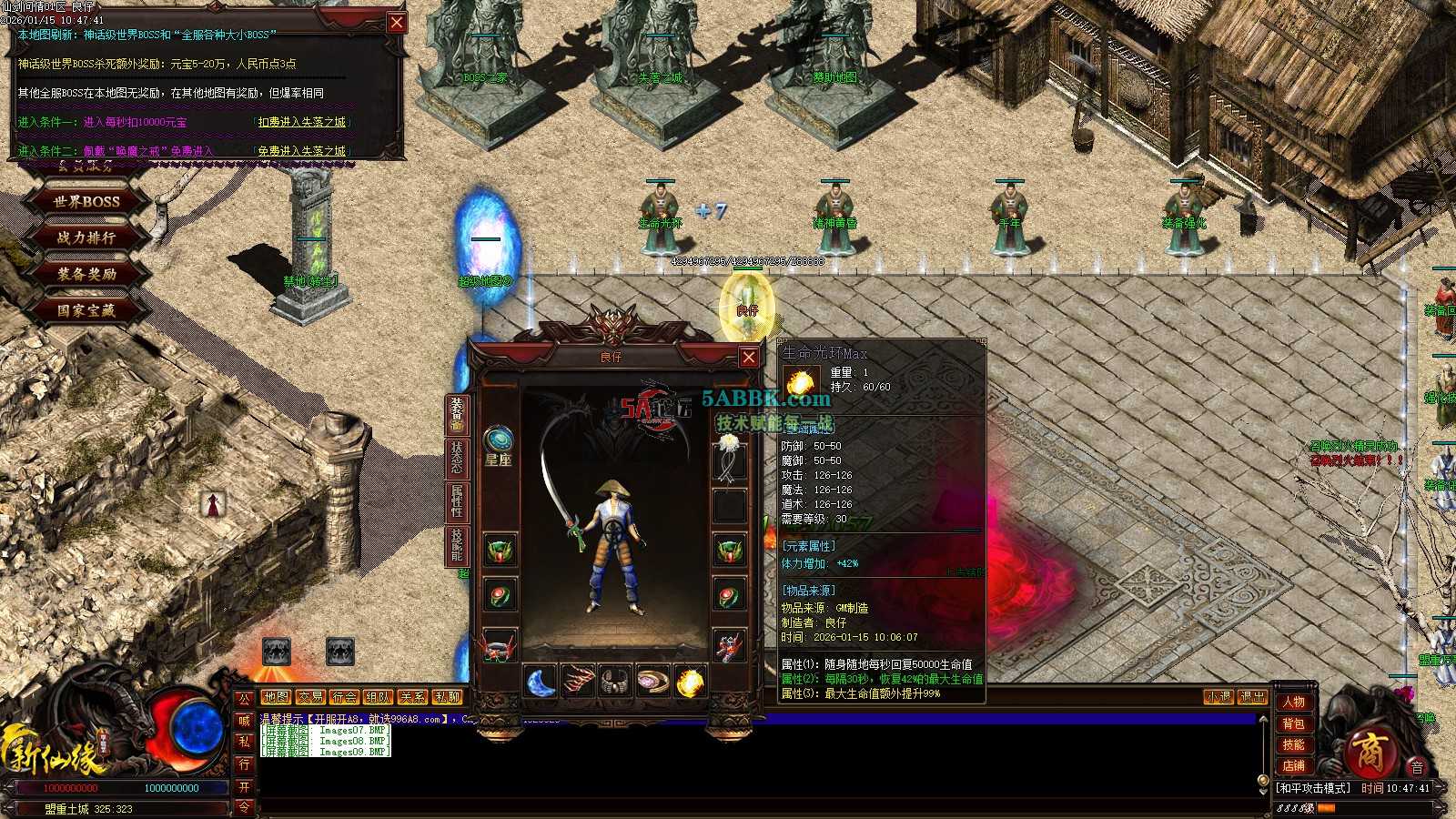The image size is (1456, 819).
Task: Open the 装备奖励 rewards menu
Action: coord(86,274)
